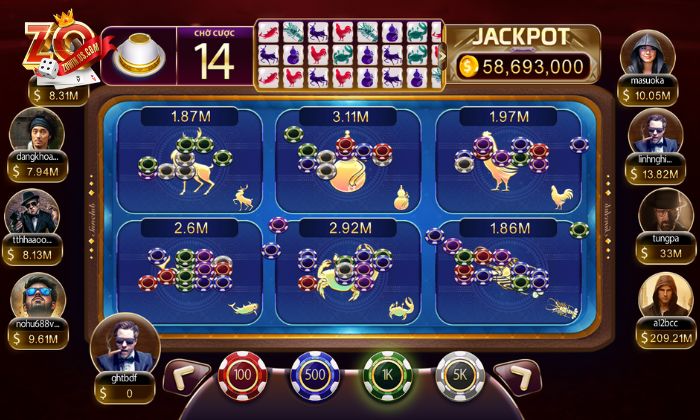This screenshot has height=420, width=700.
Task: Select the grey 5K chip
Action: click(x=461, y=377)
